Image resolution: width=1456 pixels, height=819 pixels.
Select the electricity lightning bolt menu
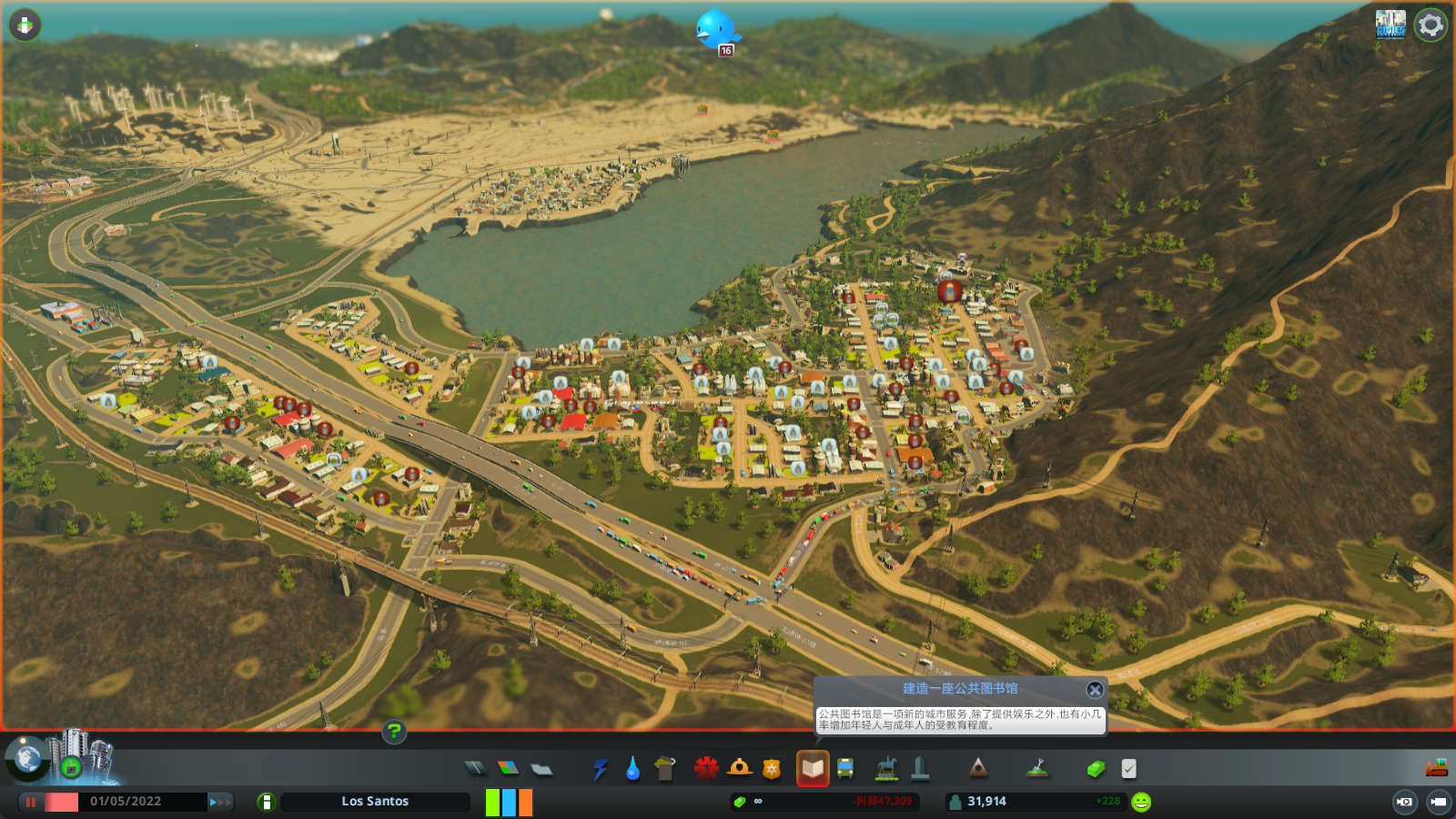[600, 770]
